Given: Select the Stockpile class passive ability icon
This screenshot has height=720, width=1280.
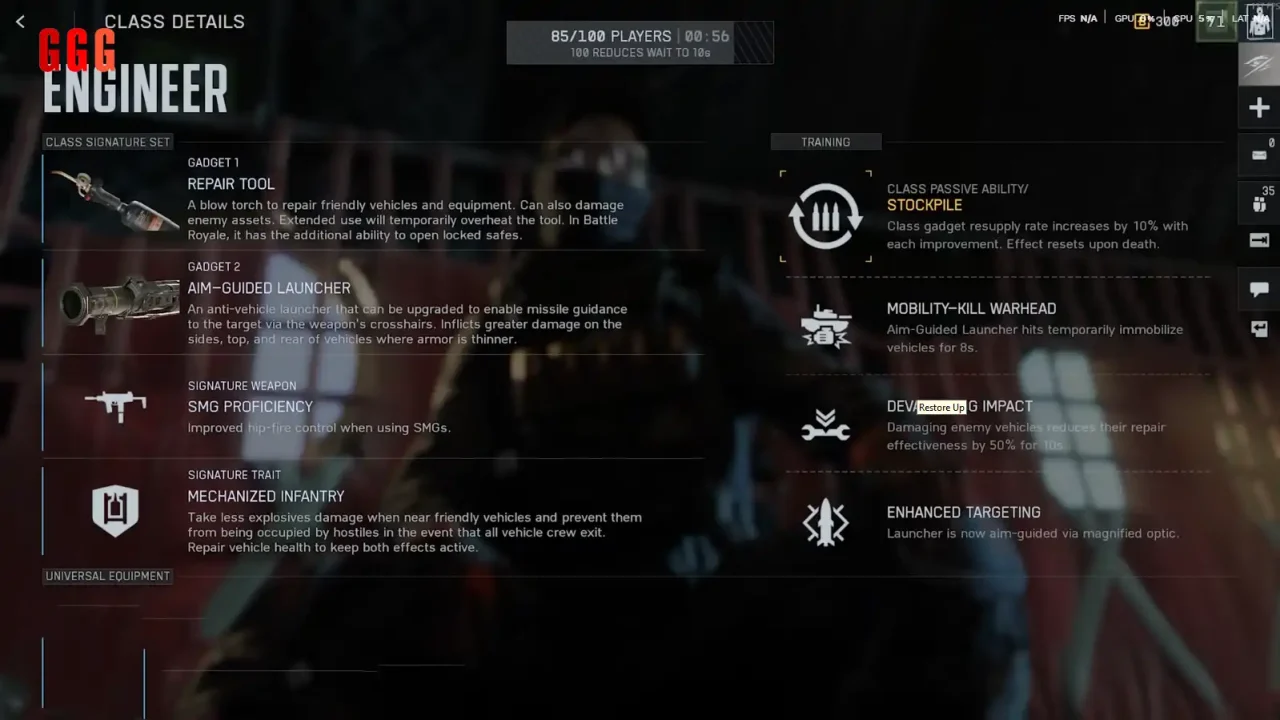Looking at the screenshot, I should 825,215.
